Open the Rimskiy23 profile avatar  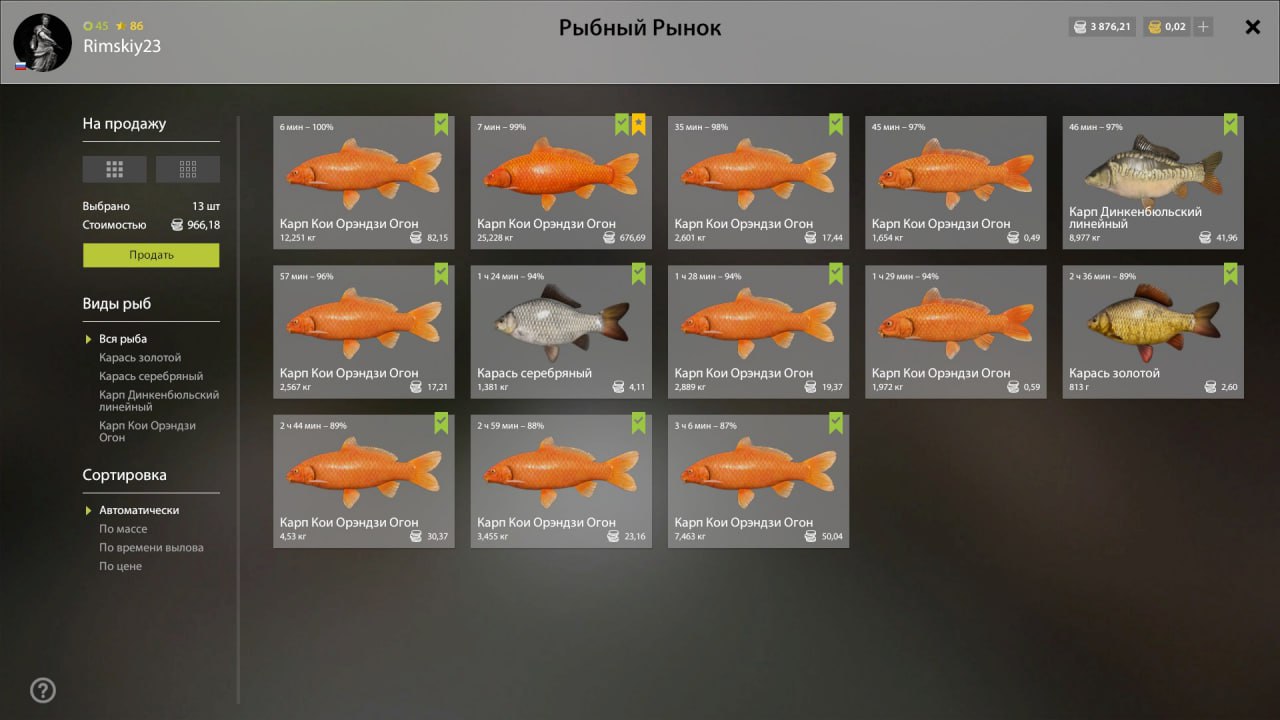click(x=42, y=42)
